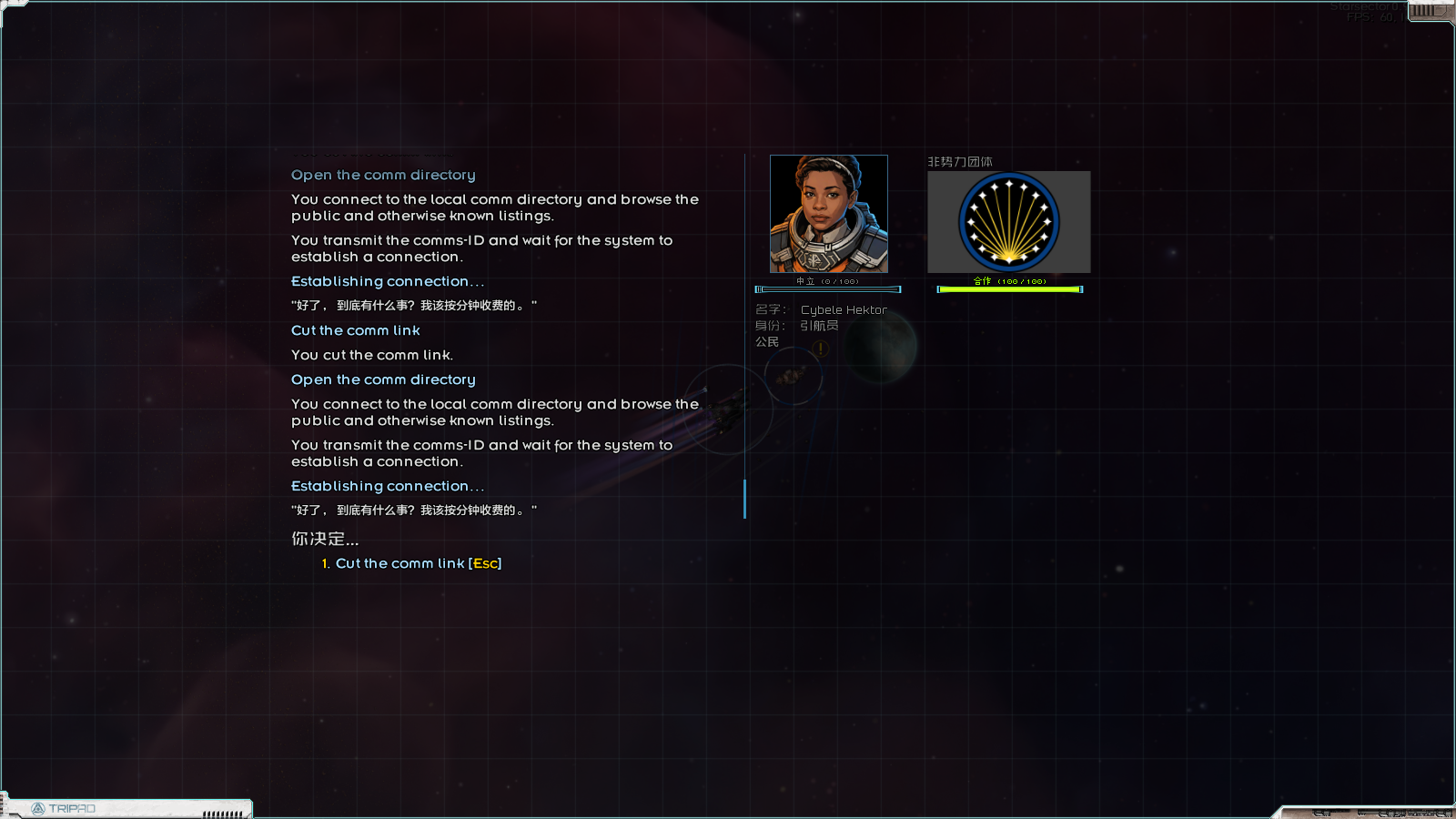Click the ship icon near the planet
Screen dimensions: 1456x819
coord(791,376)
